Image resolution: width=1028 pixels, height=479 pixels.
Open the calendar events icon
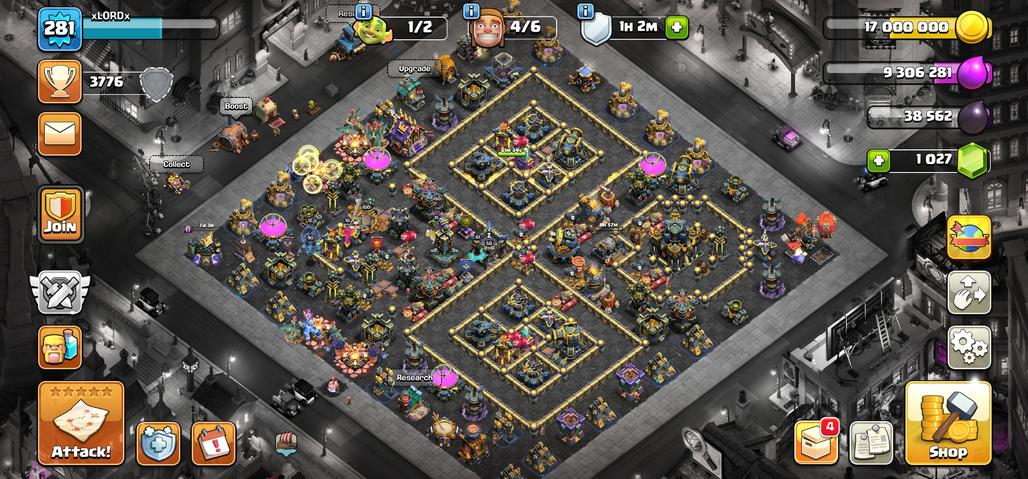(213, 442)
